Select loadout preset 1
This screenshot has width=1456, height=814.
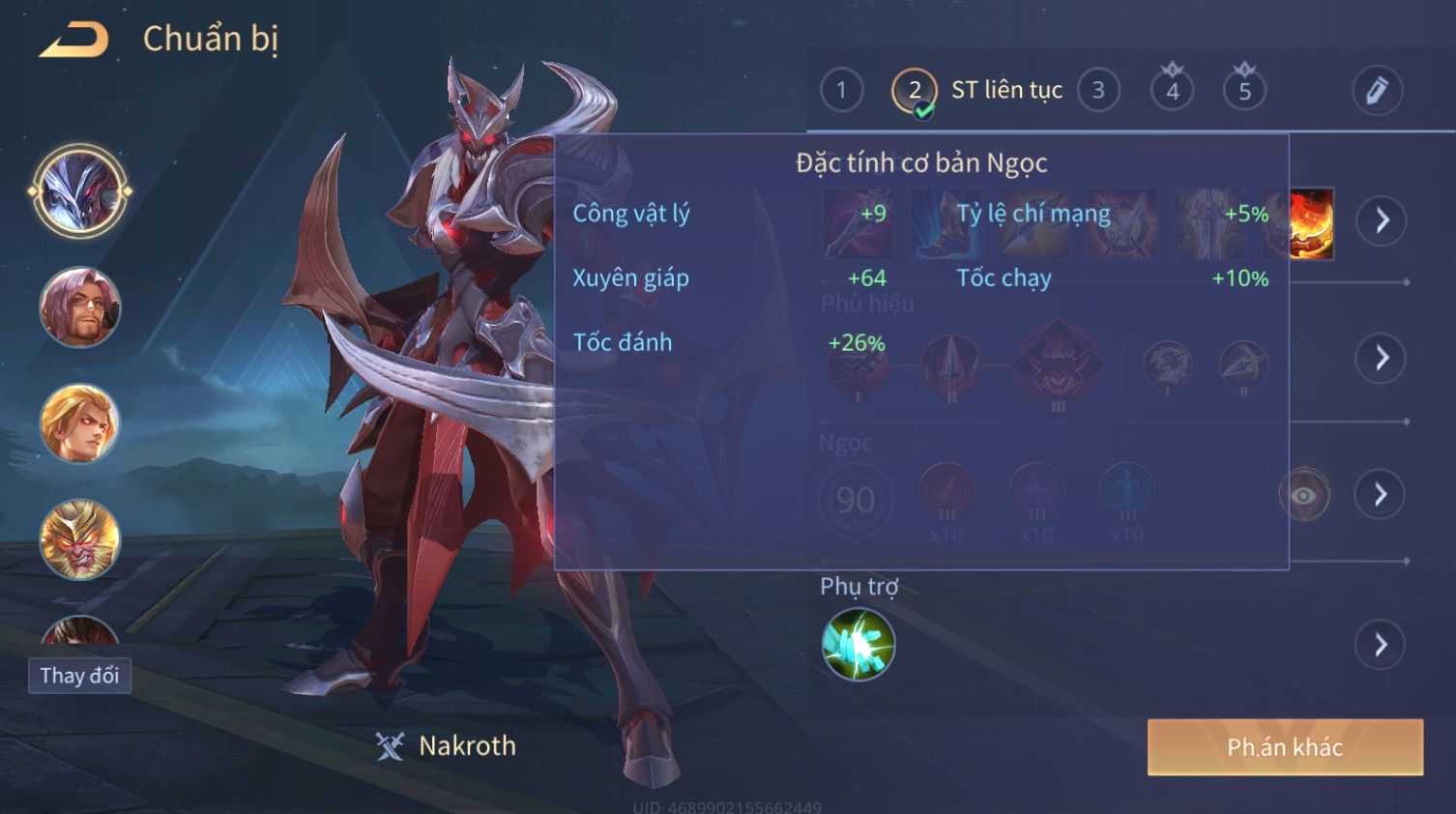841,91
